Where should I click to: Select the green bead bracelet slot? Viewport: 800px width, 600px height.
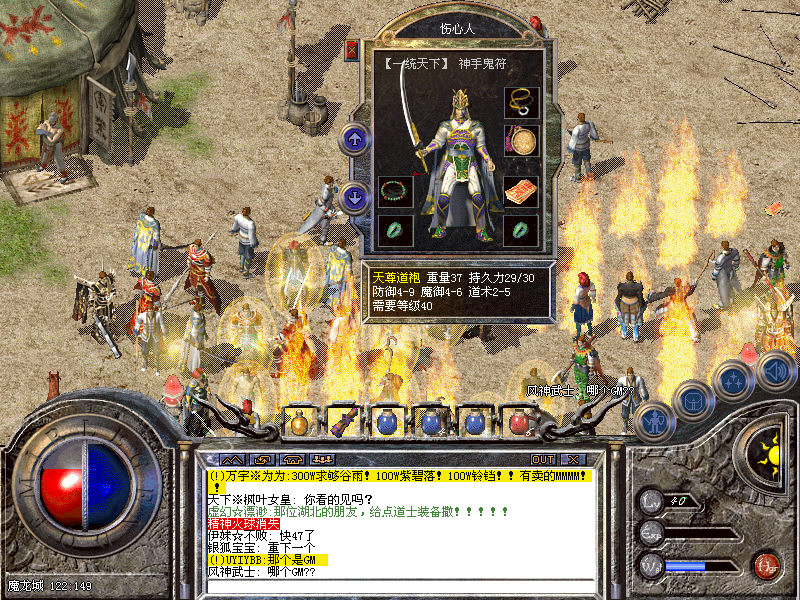(395, 191)
